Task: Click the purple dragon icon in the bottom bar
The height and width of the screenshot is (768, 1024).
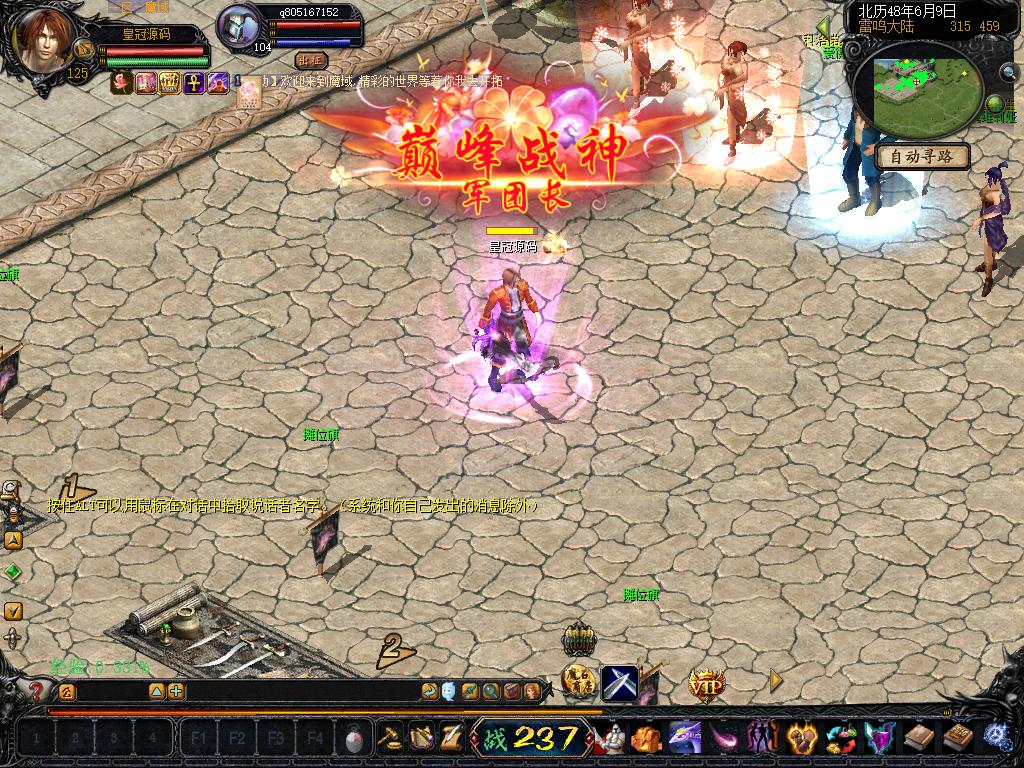Action: click(683, 738)
